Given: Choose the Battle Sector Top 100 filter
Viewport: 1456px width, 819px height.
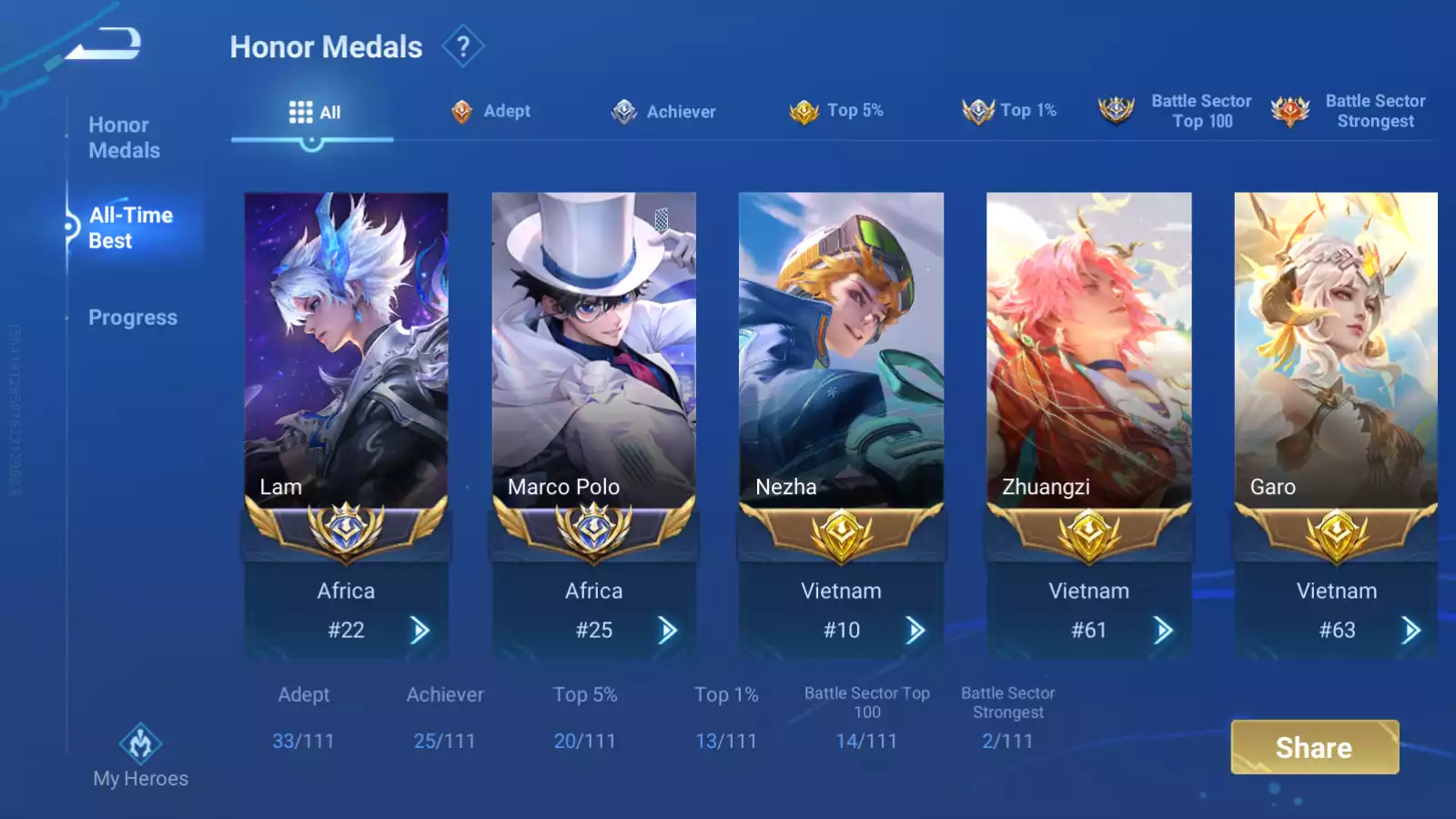Looking at the screenshot, I should pos(1176,111).
